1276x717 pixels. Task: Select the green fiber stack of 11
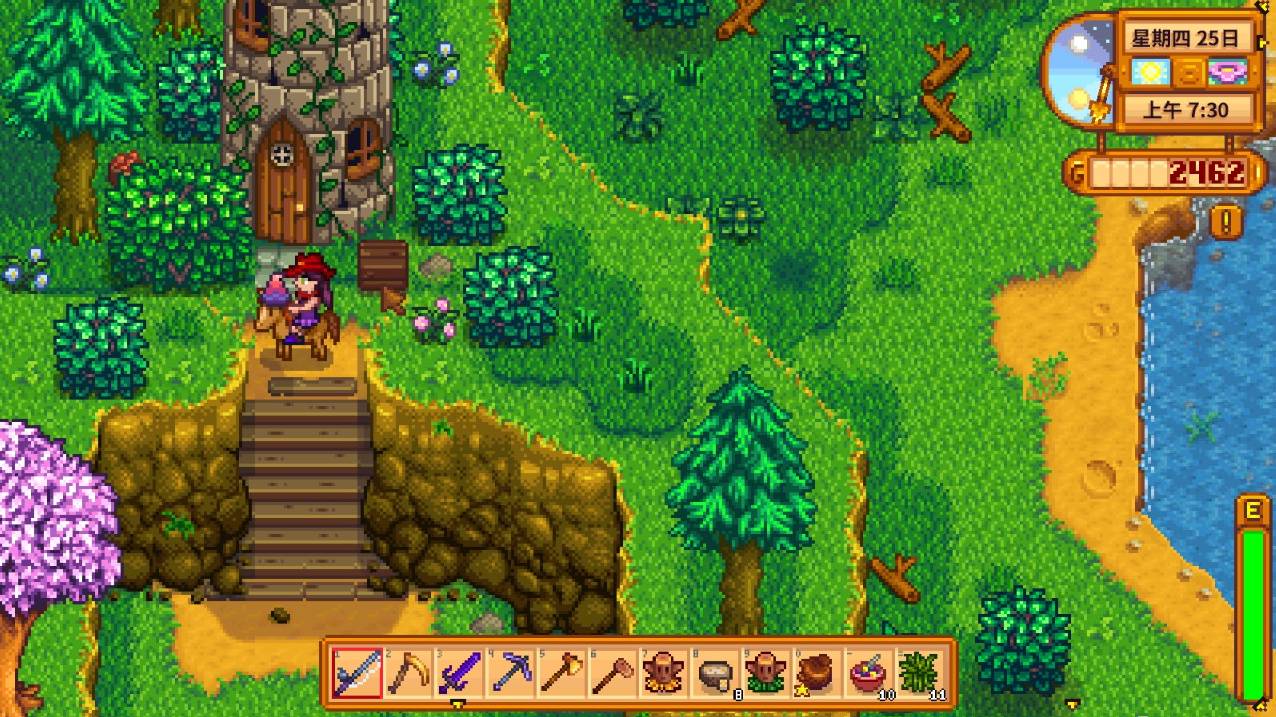(918, 673)
